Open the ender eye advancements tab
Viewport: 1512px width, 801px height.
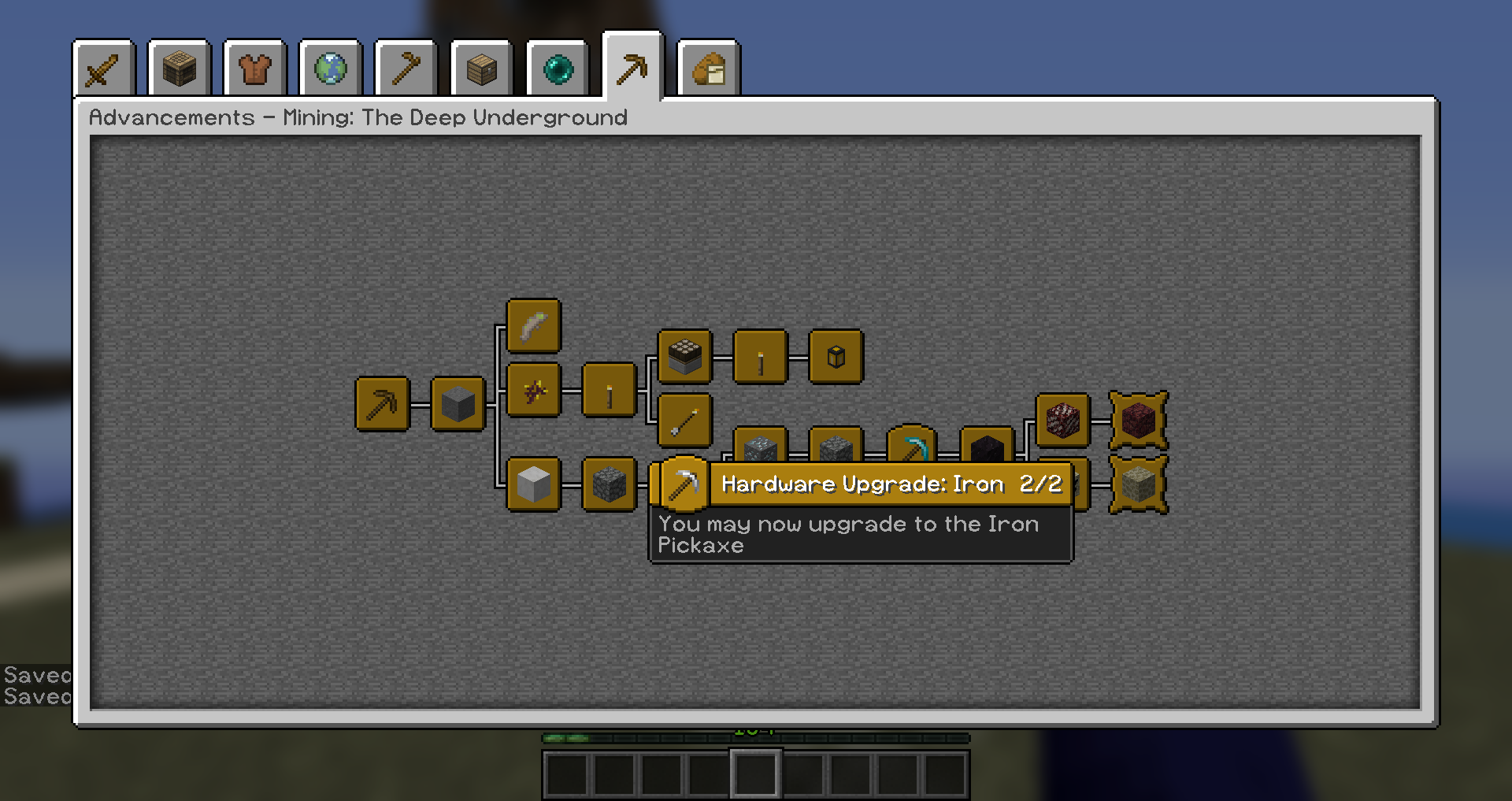pos(558,69)
